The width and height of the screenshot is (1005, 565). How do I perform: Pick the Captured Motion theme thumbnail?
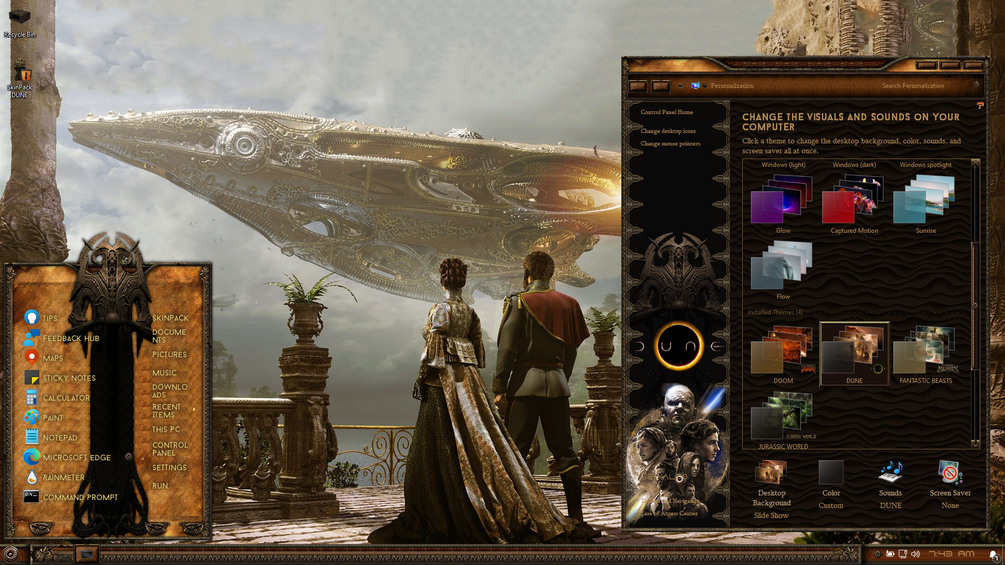tap(854, 200)
